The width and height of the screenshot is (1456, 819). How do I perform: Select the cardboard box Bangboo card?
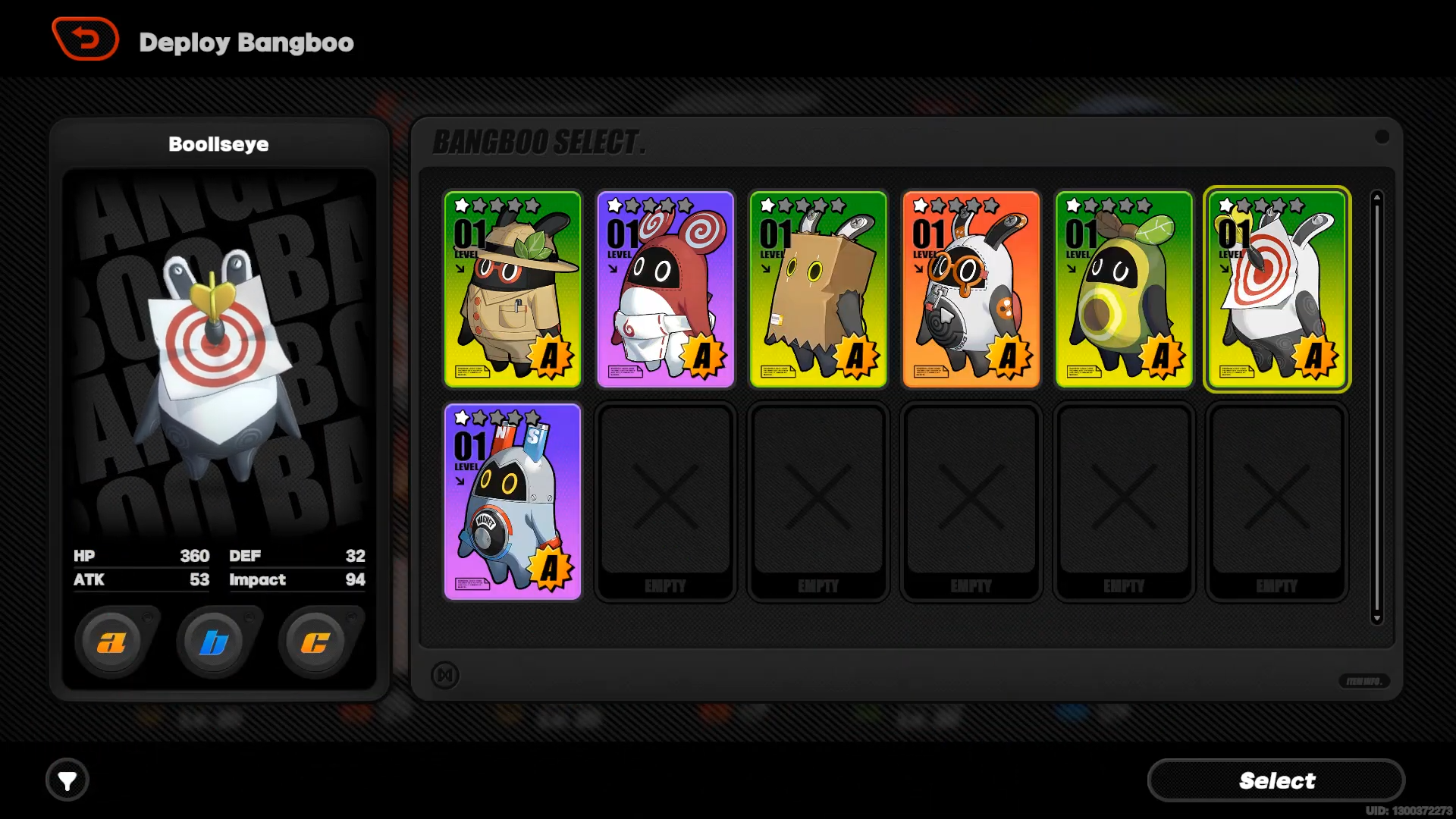[818, 289]
